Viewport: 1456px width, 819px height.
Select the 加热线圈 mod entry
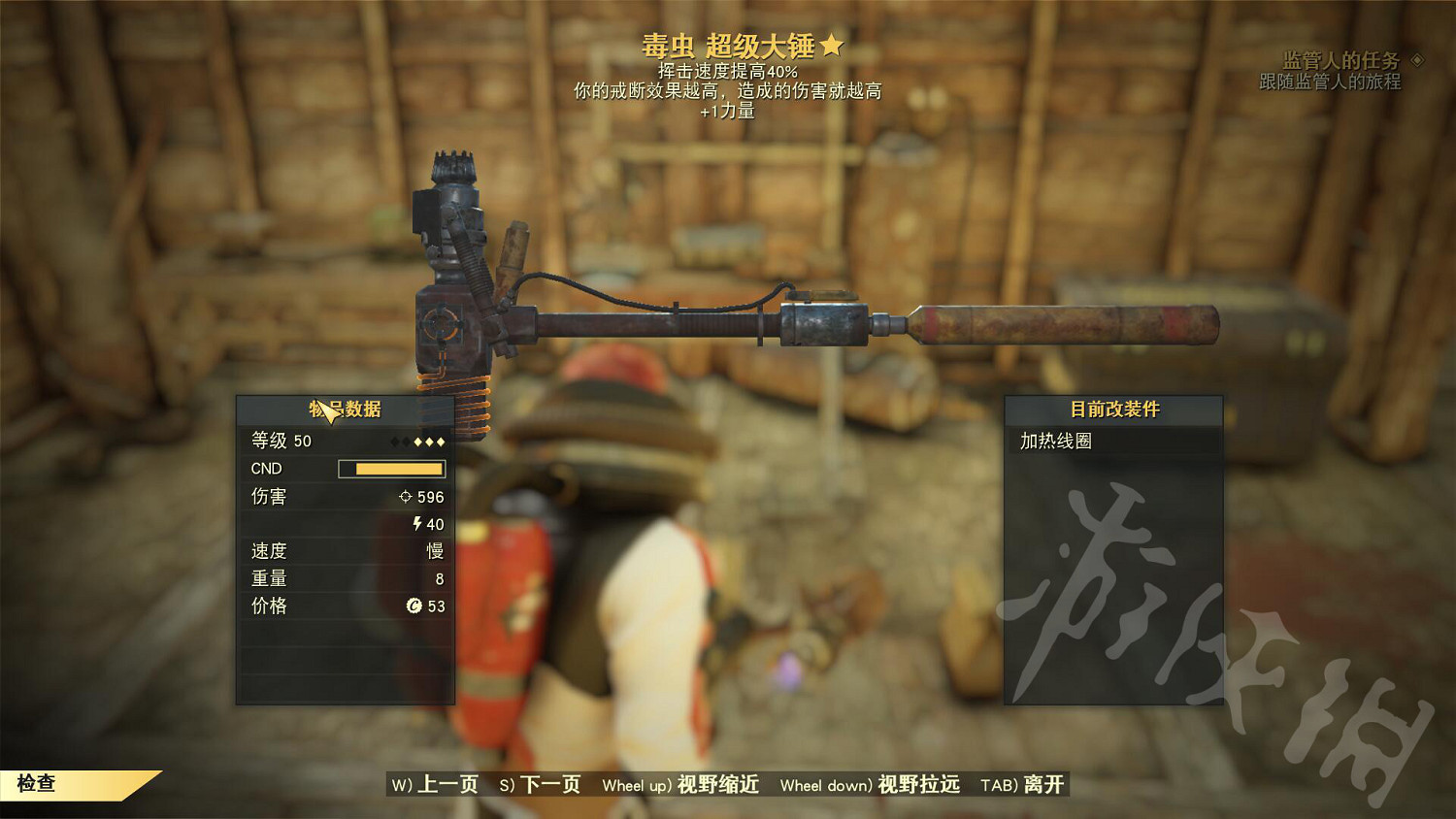tap(1056, 442)
